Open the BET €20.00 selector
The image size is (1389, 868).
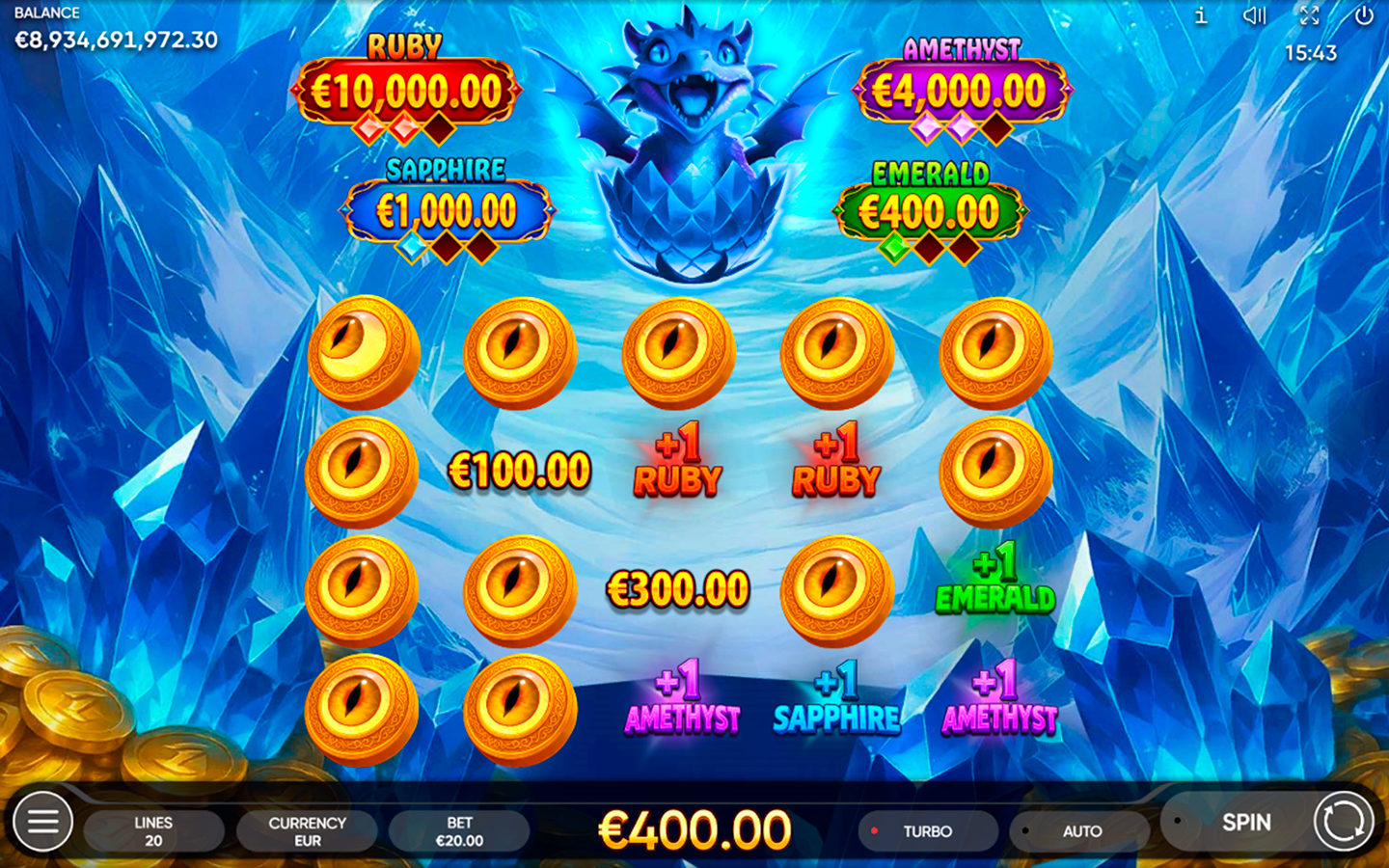(x=460, y=830)
